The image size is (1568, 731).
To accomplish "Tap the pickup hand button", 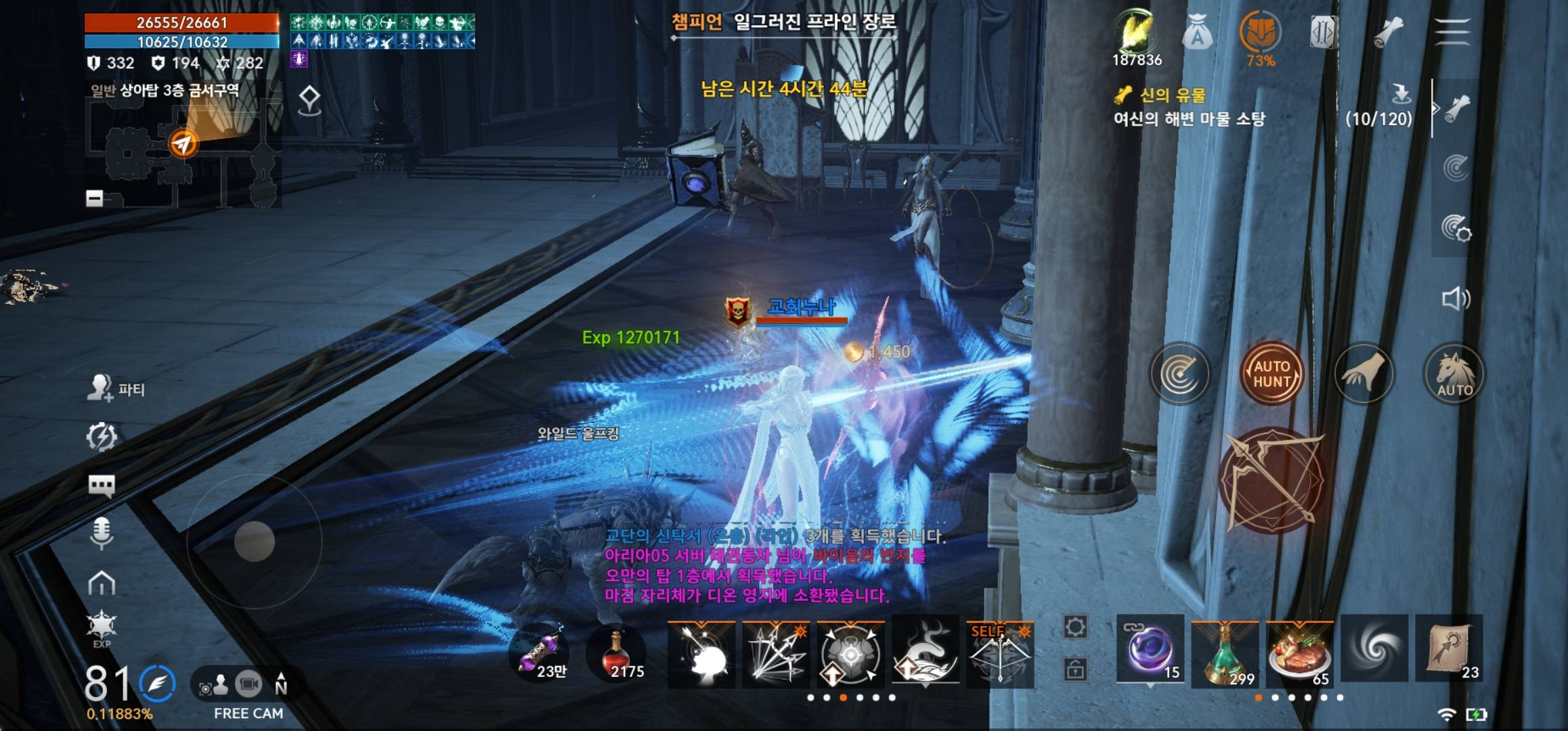I will click(x=1364, y=374).
